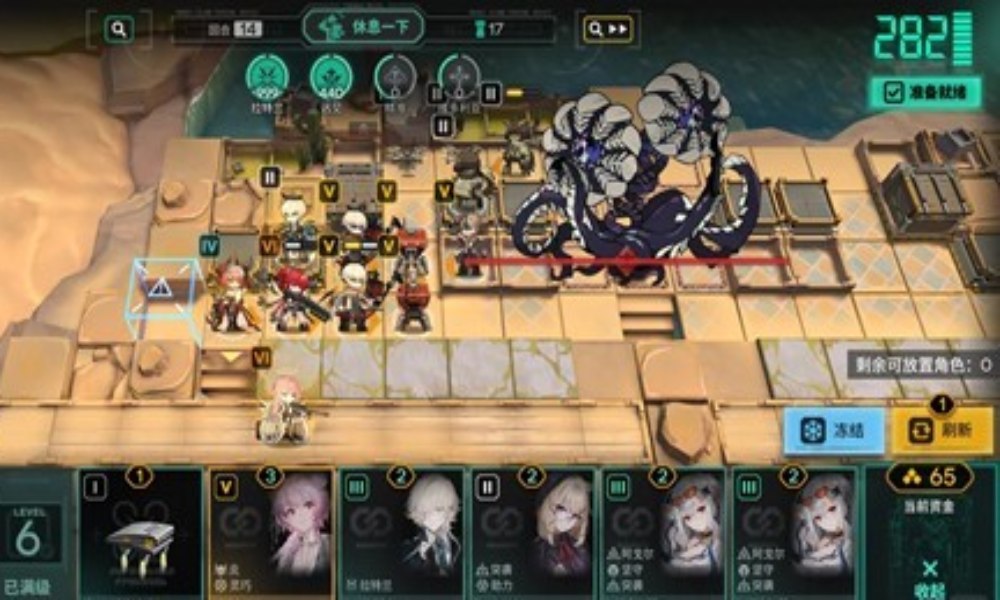
Task: Purchase the blonde tier II operator card
Action: 533,535
